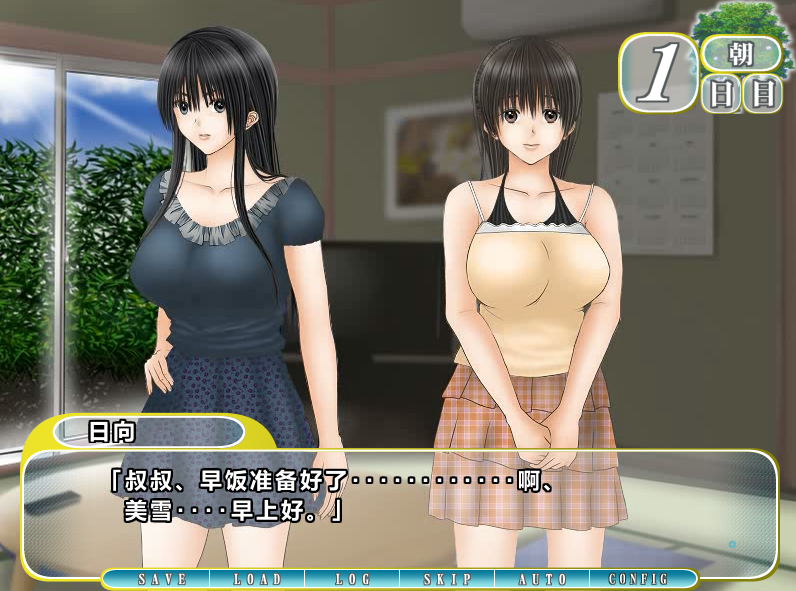This screenshot has width=796, height=591.
Task: Show the dialogue LOG
Action: 352,579
